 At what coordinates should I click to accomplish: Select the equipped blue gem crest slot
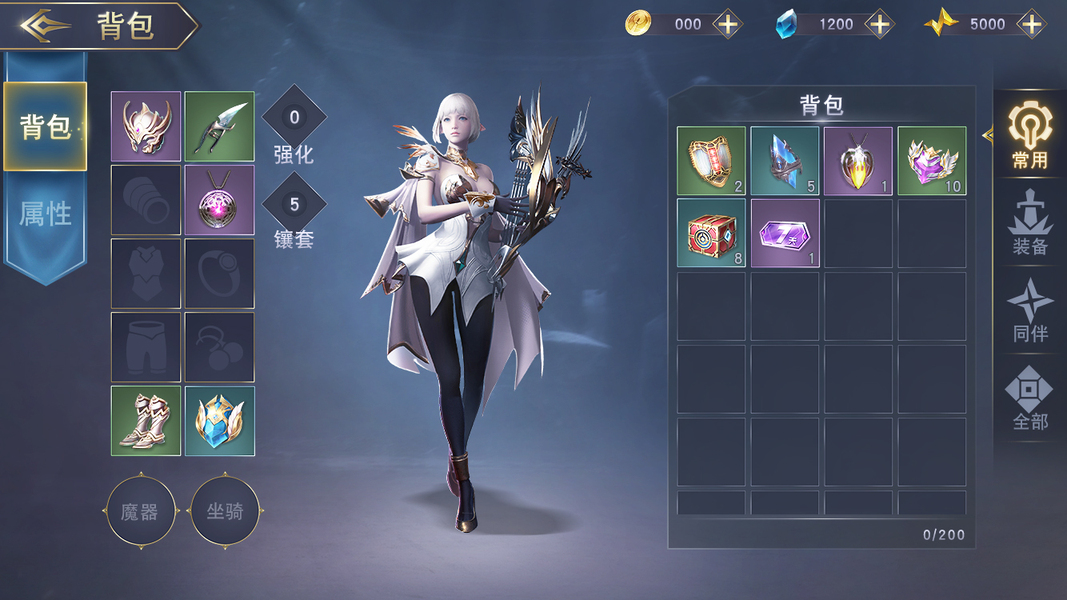(x=220, y=421)
